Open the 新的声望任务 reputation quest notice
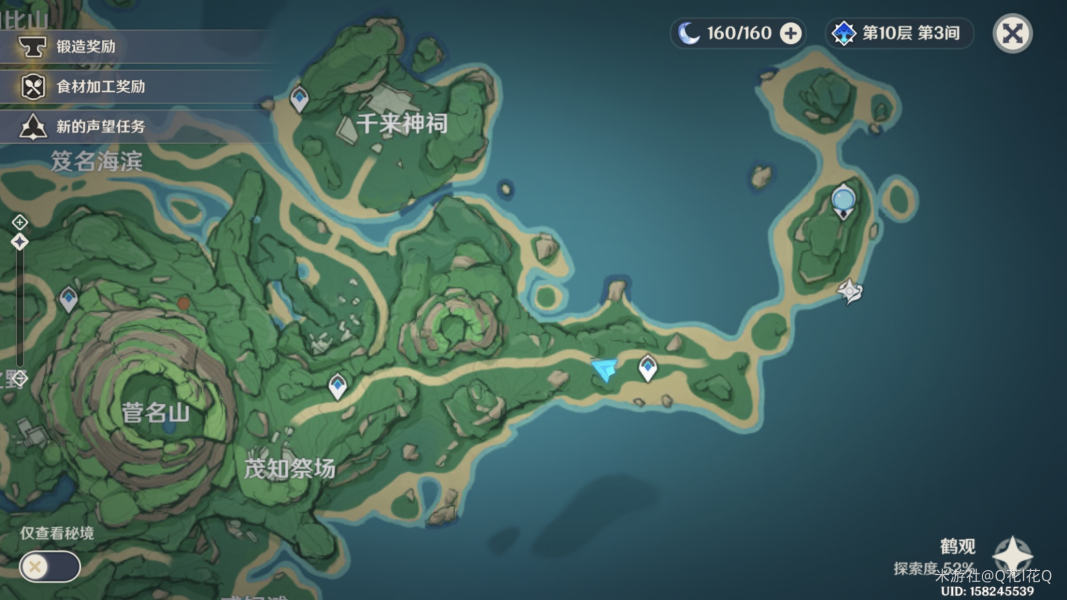The image size is (1067, 600). [100, 126]
